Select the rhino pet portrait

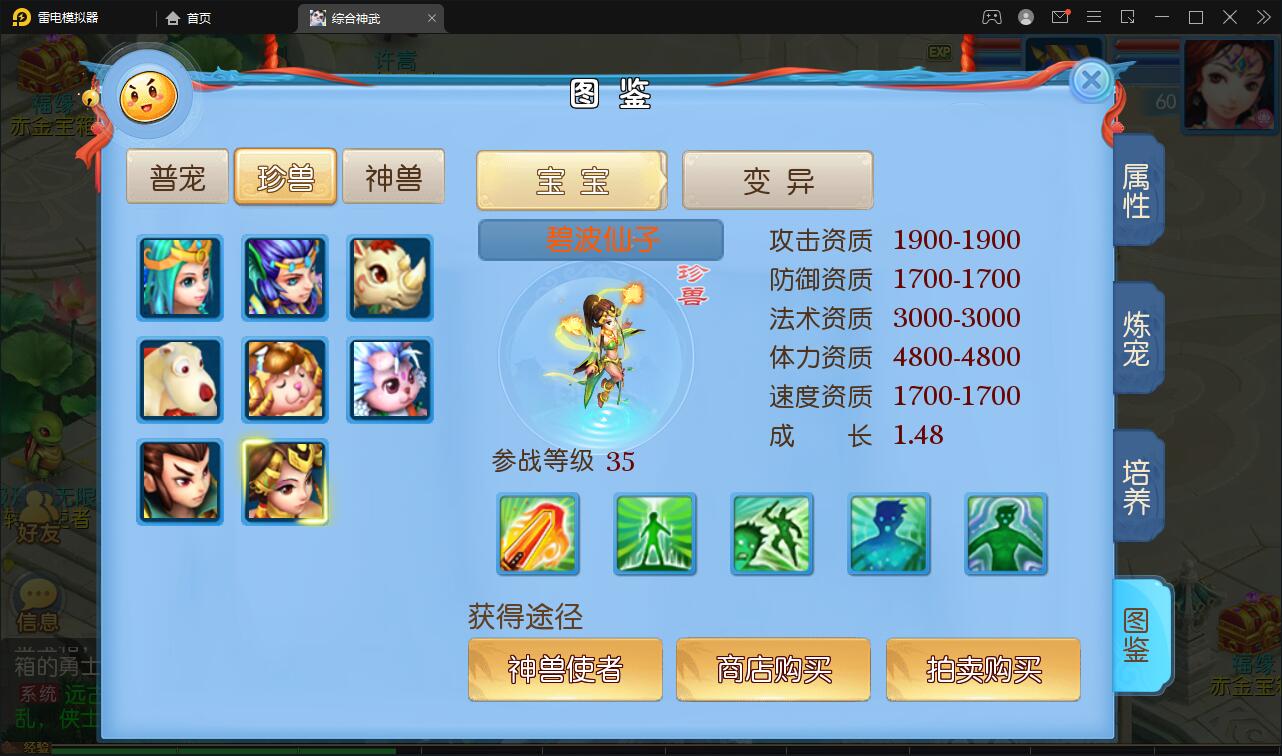(x=390, y=277)
